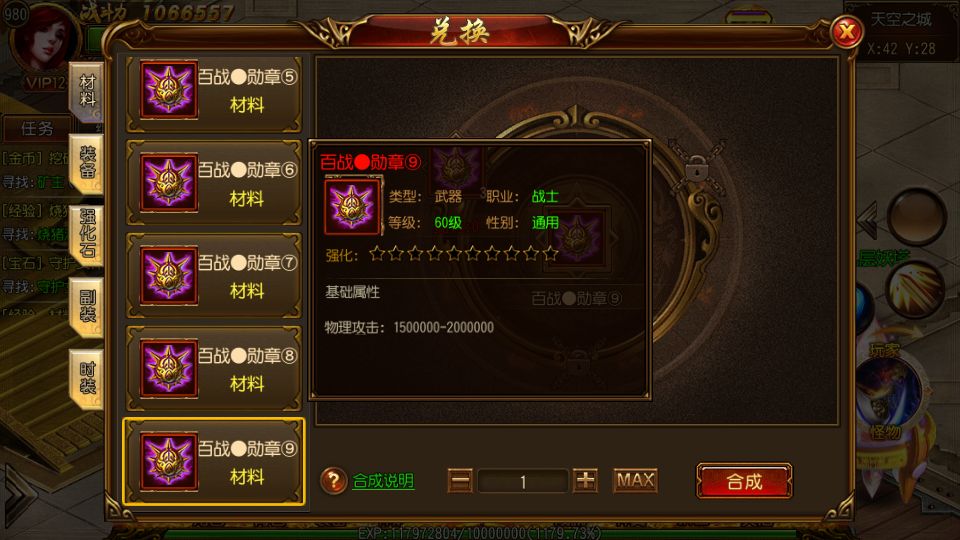Open the 合成说明 synthesis help link
Image resolution: width=960 pixels, height=540 pixels.
(383, 481)
